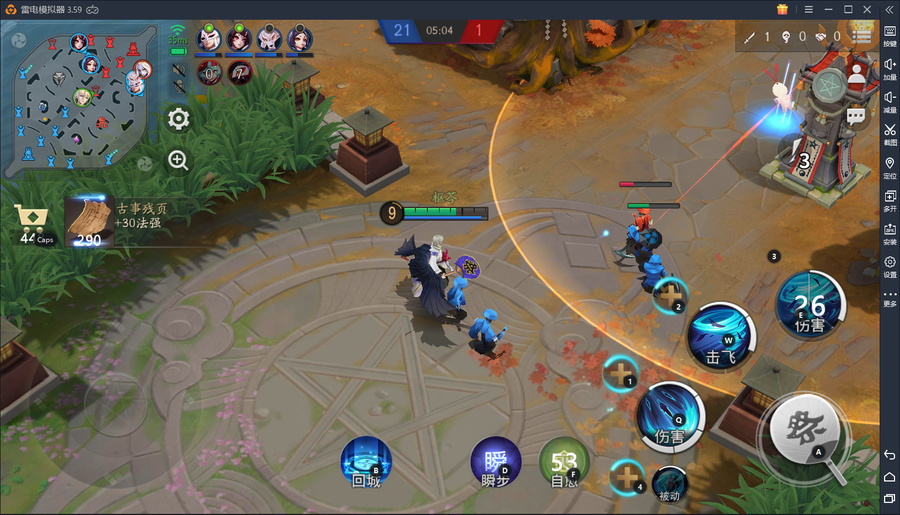The image size is (900, 515).
Task: Use the 瞬步 flash spell
Action: pyautogui.click(x=495, y=462)
